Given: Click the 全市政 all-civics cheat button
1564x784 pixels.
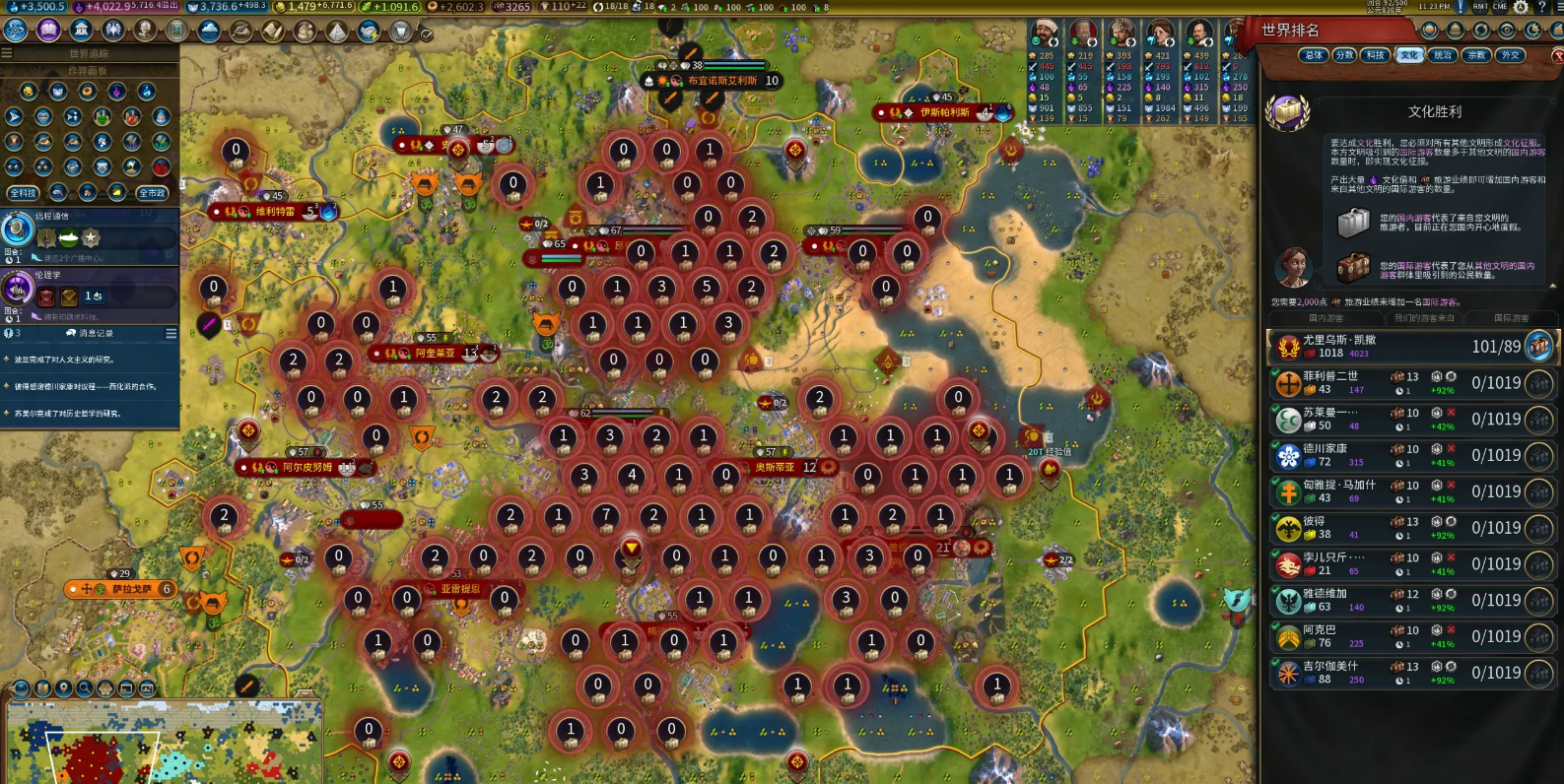Looking at the screenshot, I should 152,193.
